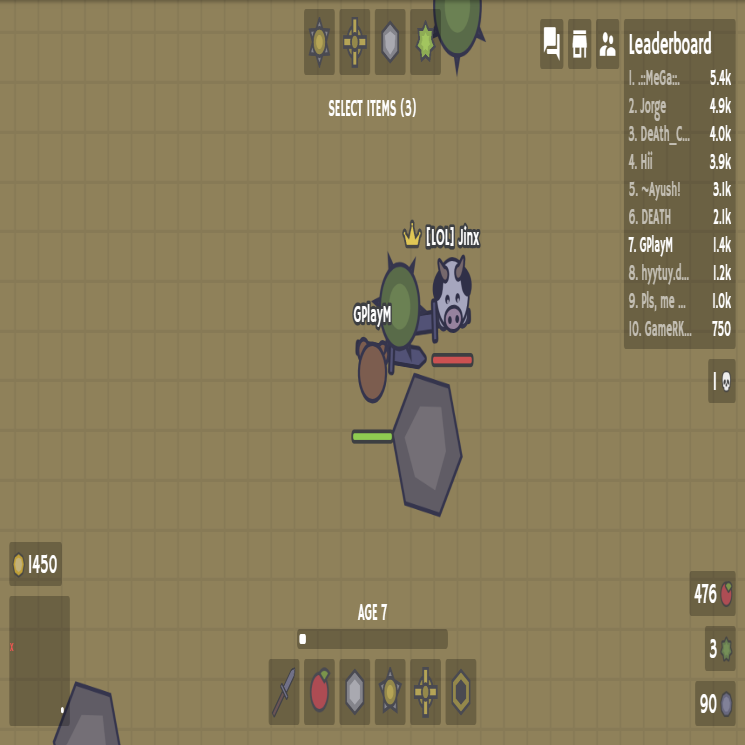
Task: Select the windmill hotbar slot
Action: [425, 691]
